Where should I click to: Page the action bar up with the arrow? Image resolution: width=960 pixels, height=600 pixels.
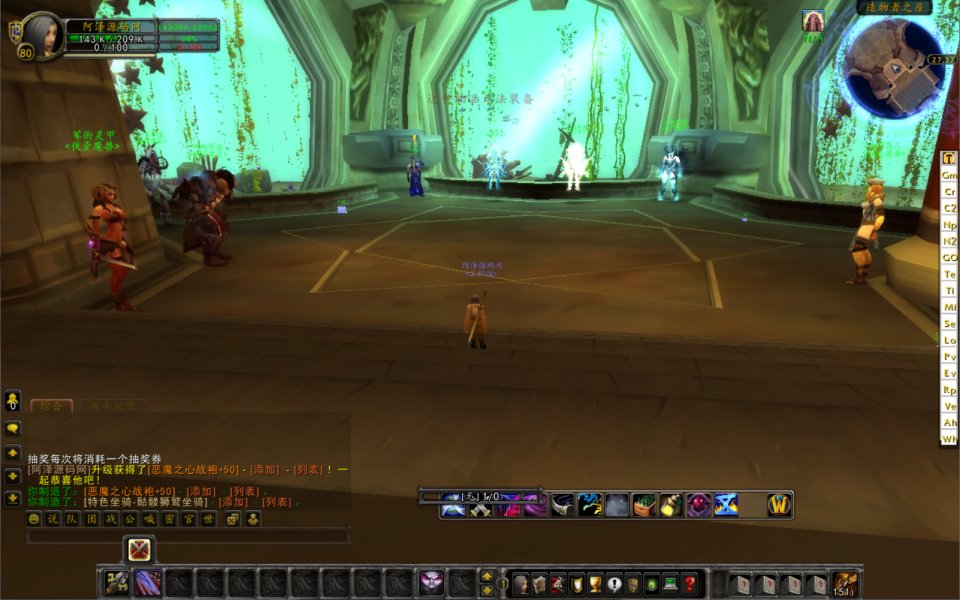point(487,577)
